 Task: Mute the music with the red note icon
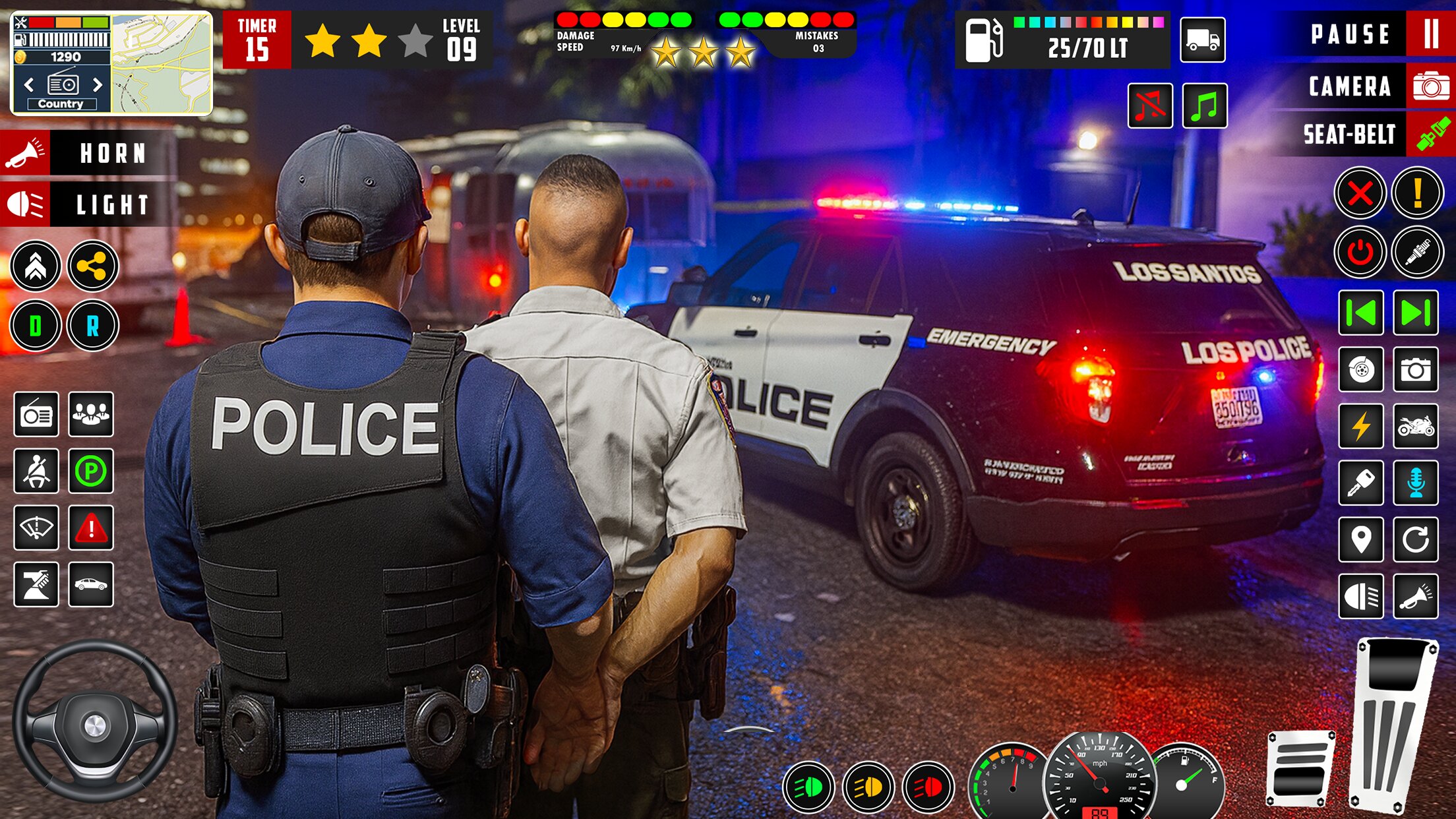tap(1149, 106)
